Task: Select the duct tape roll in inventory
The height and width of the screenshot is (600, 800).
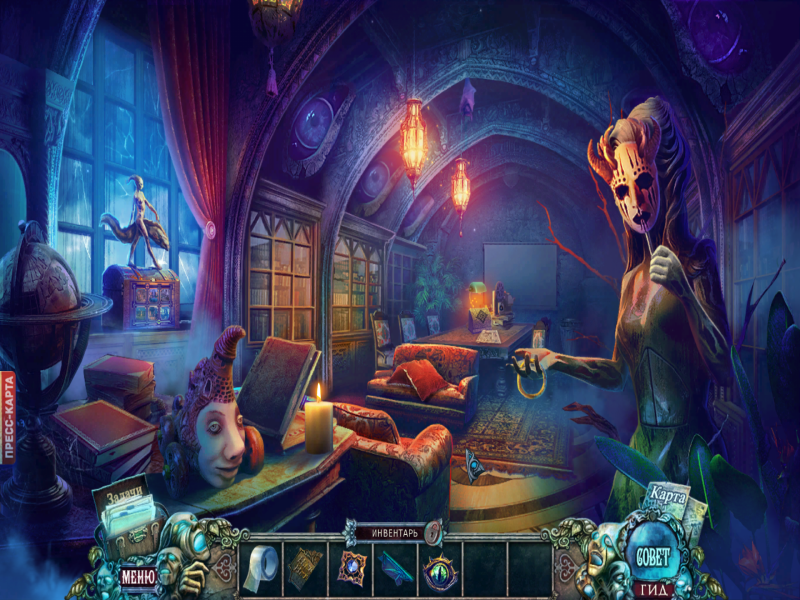Action: (261, 568)
